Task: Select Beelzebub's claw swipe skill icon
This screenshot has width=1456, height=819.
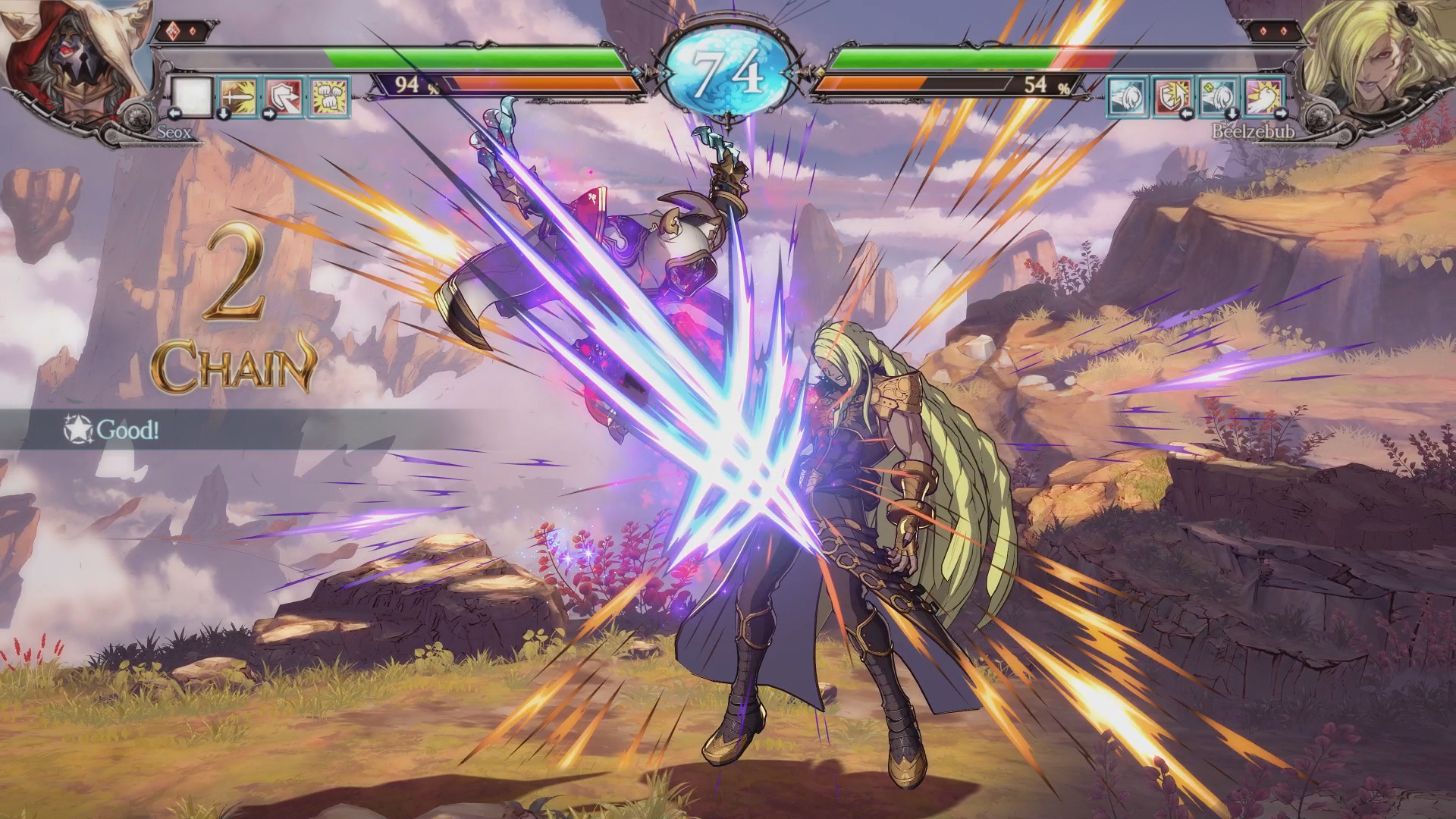Action: point(1127,95)
